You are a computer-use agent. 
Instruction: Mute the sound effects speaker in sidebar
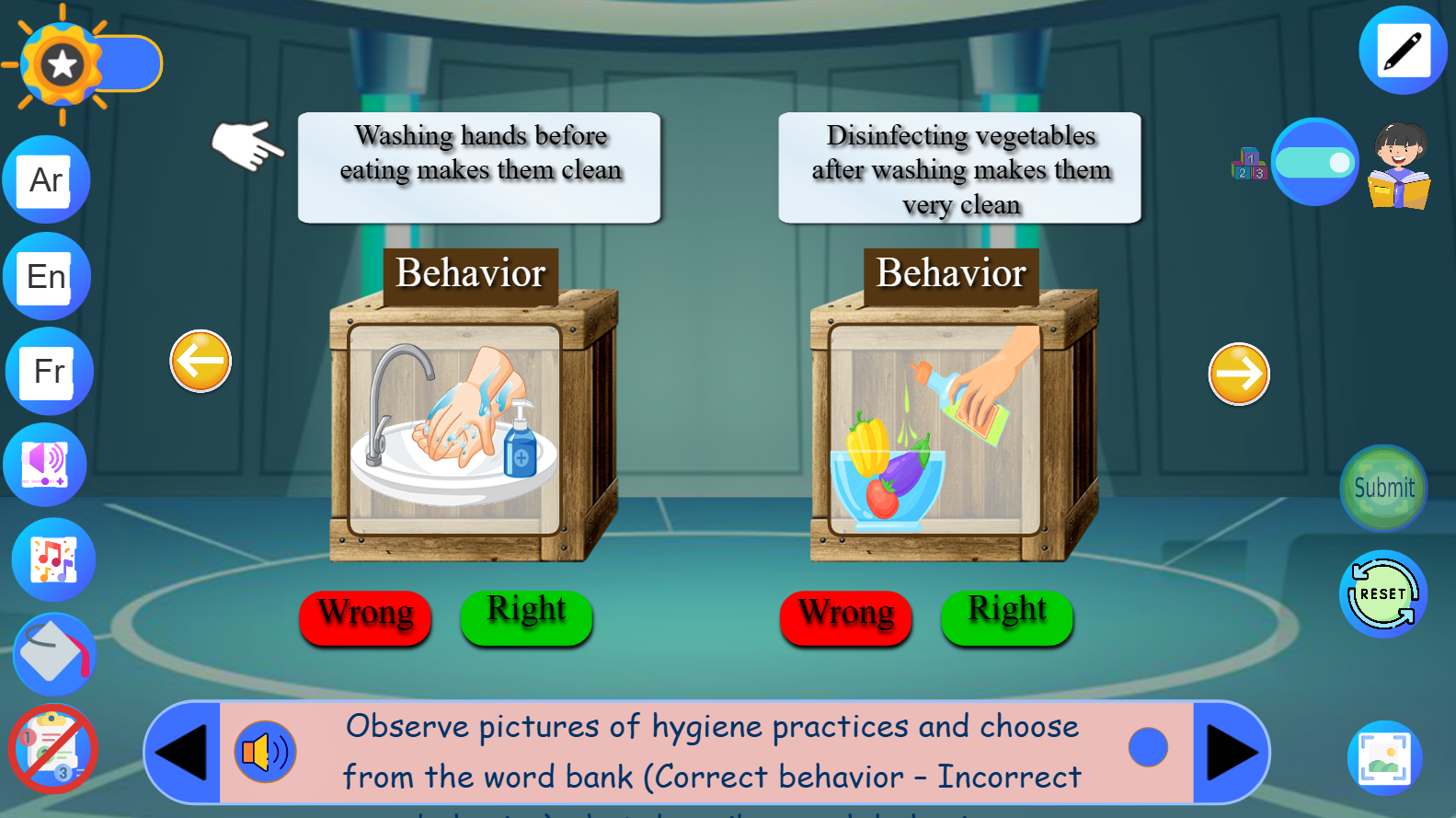tap(45, 464)
